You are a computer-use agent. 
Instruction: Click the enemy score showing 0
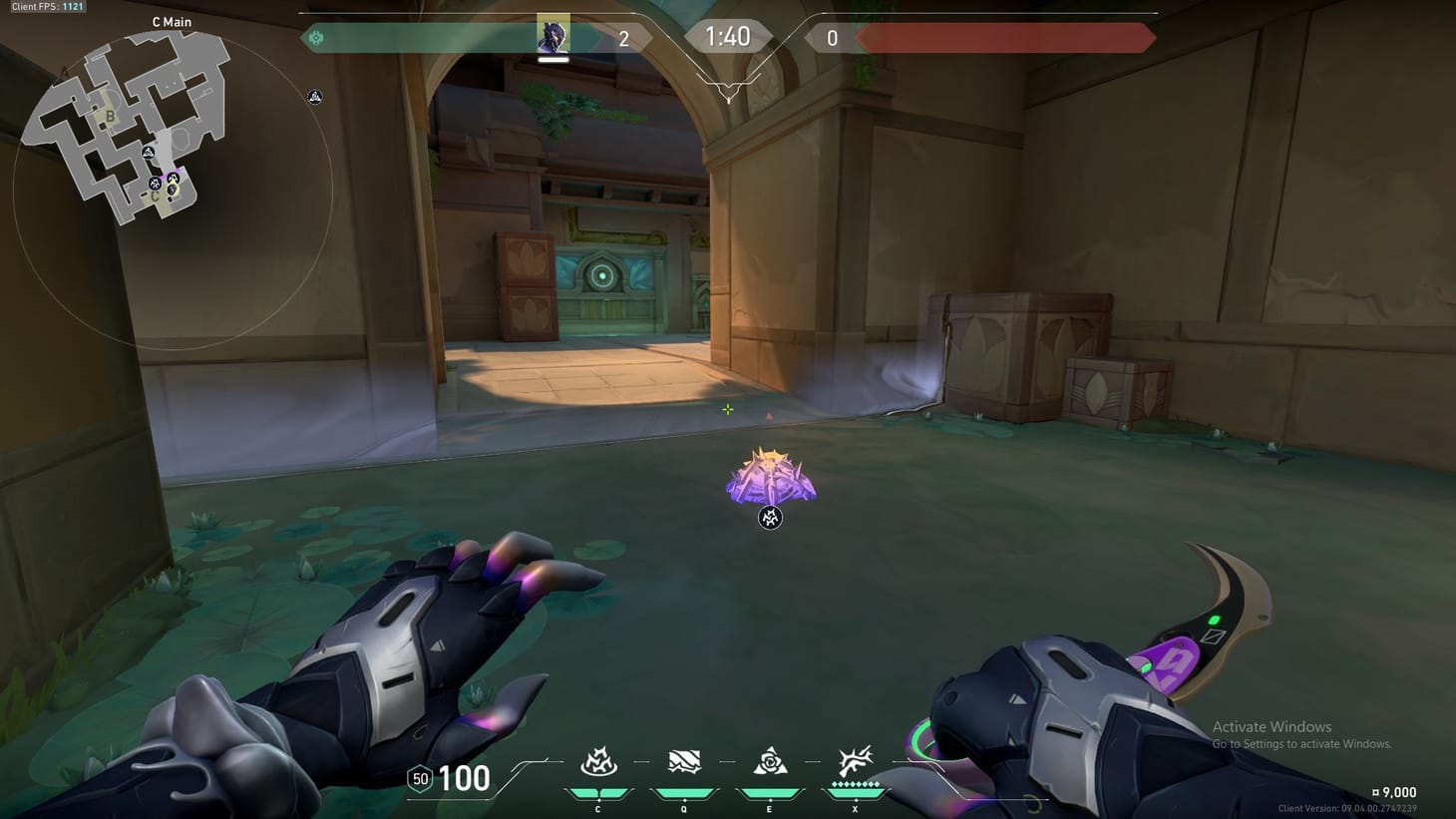point(832,37)
